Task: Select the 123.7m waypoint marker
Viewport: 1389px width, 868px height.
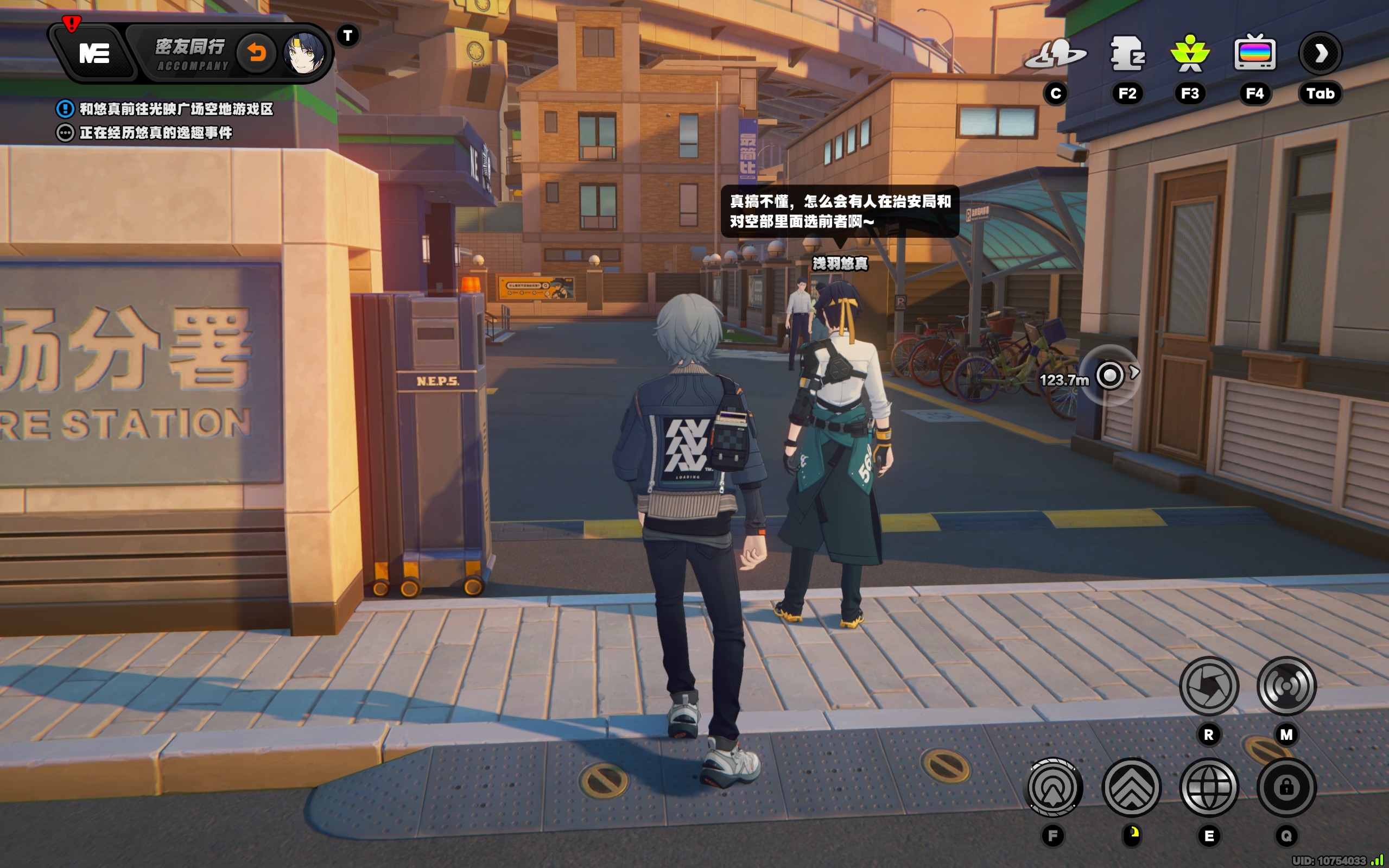Action: click(1109, 376)
